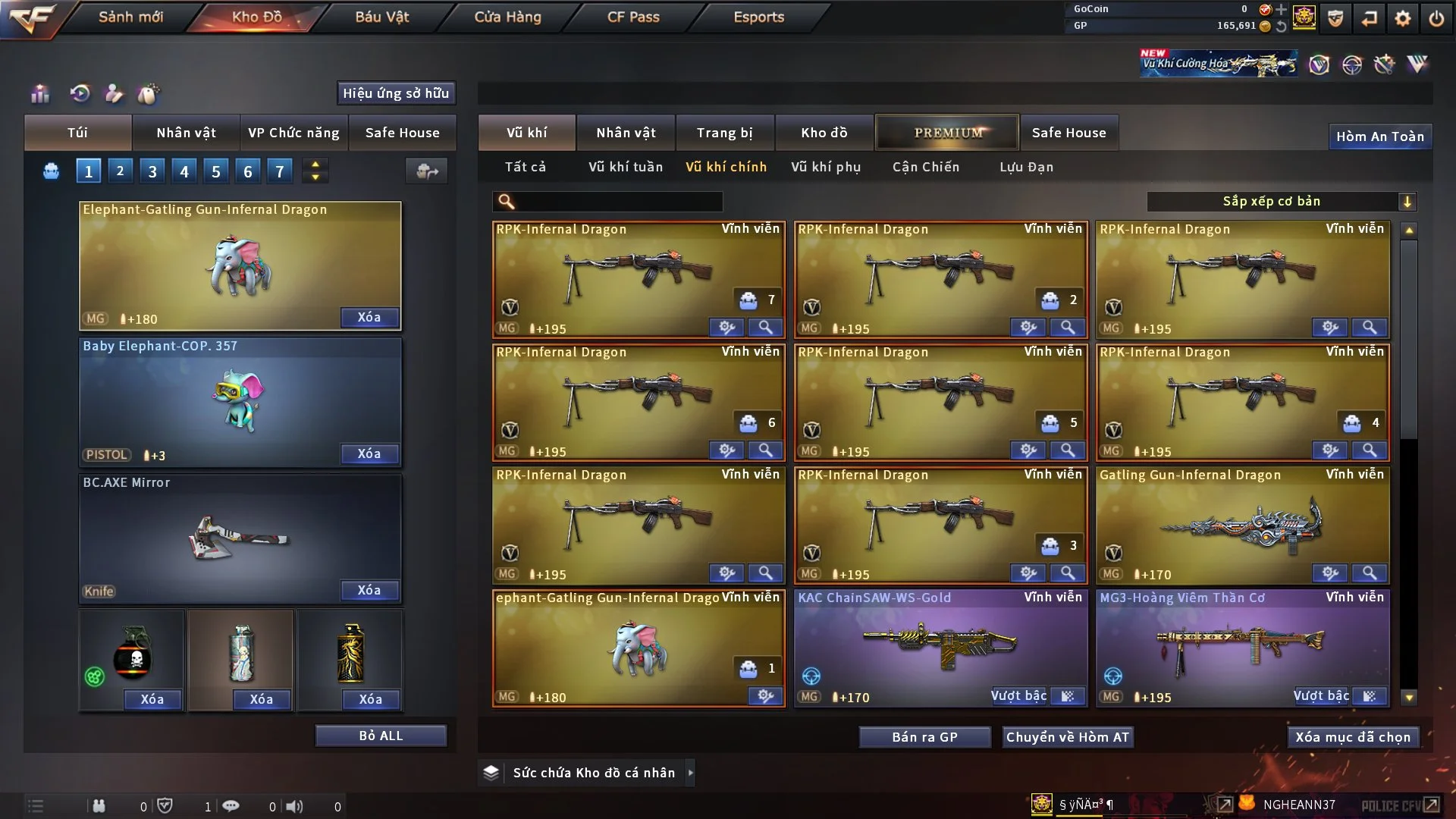This screenshot has height=819, width=1456.
Task: Open Hòm An Toàn
Action: click(1379, 136)
